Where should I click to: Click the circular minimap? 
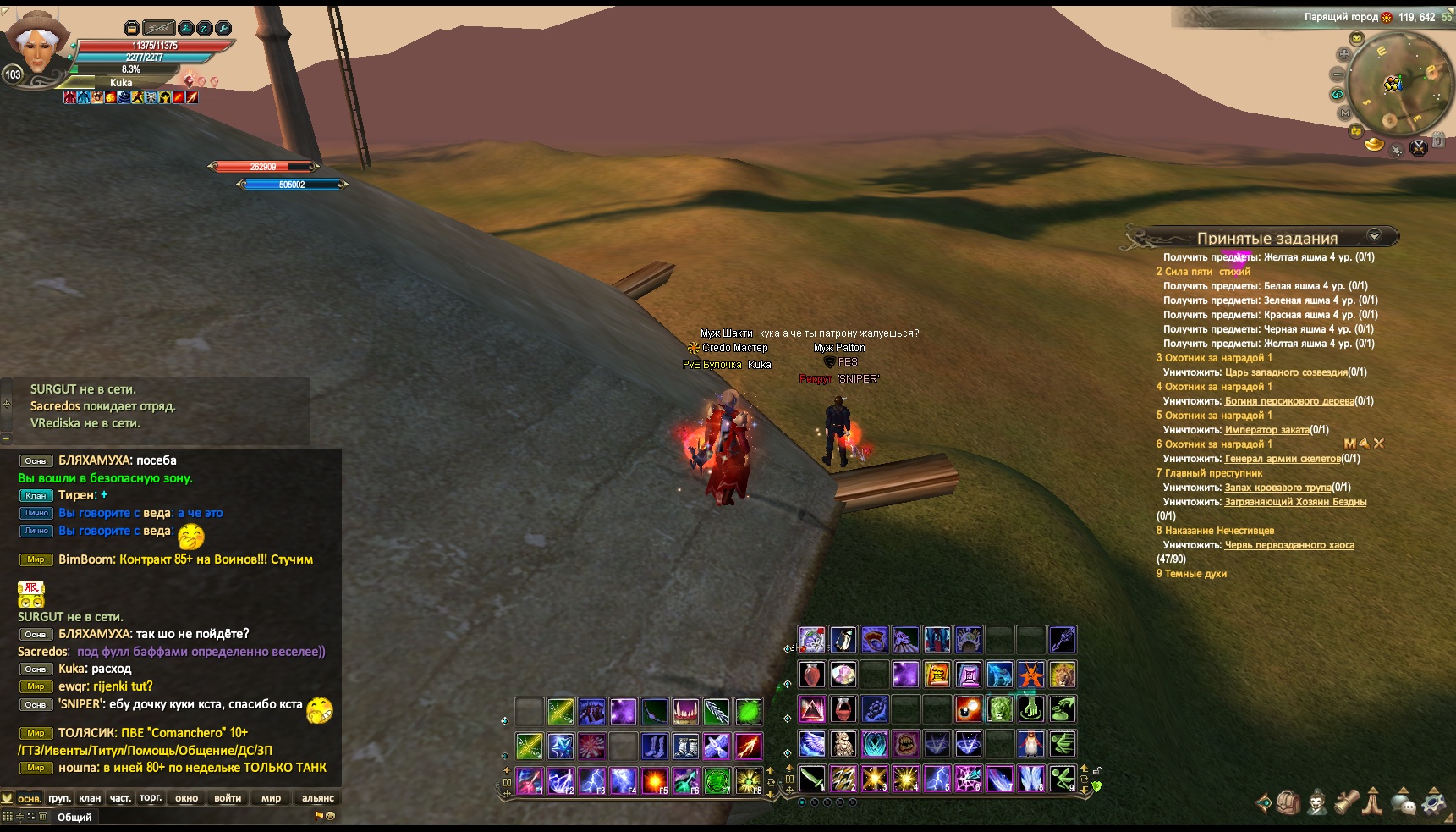pyautogui.click(x=1398, y=83)
